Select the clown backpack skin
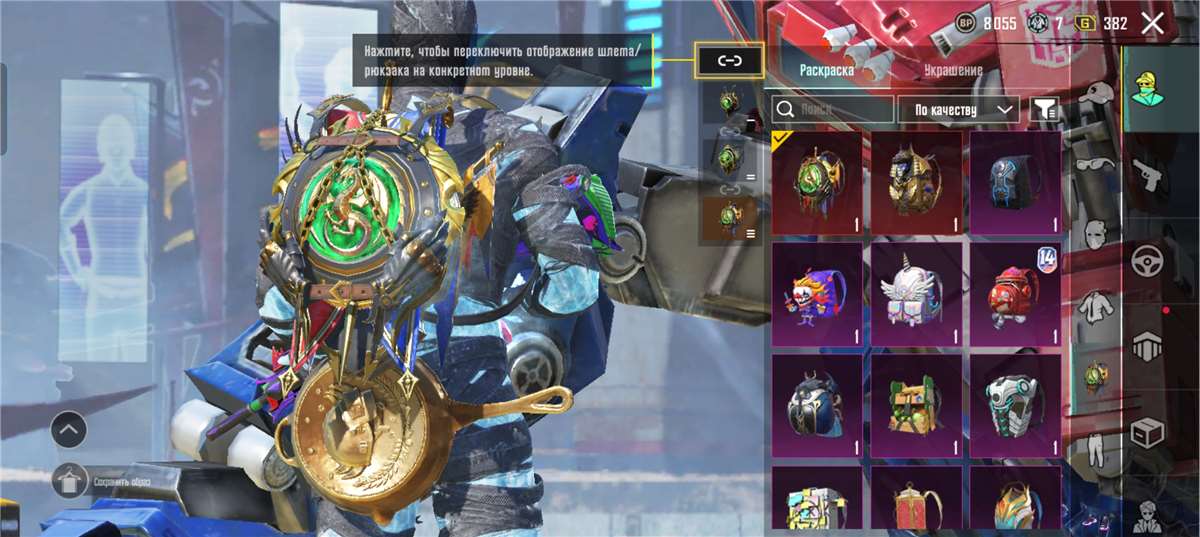Viewport: 1200px width, 537px height. [817, 293]
